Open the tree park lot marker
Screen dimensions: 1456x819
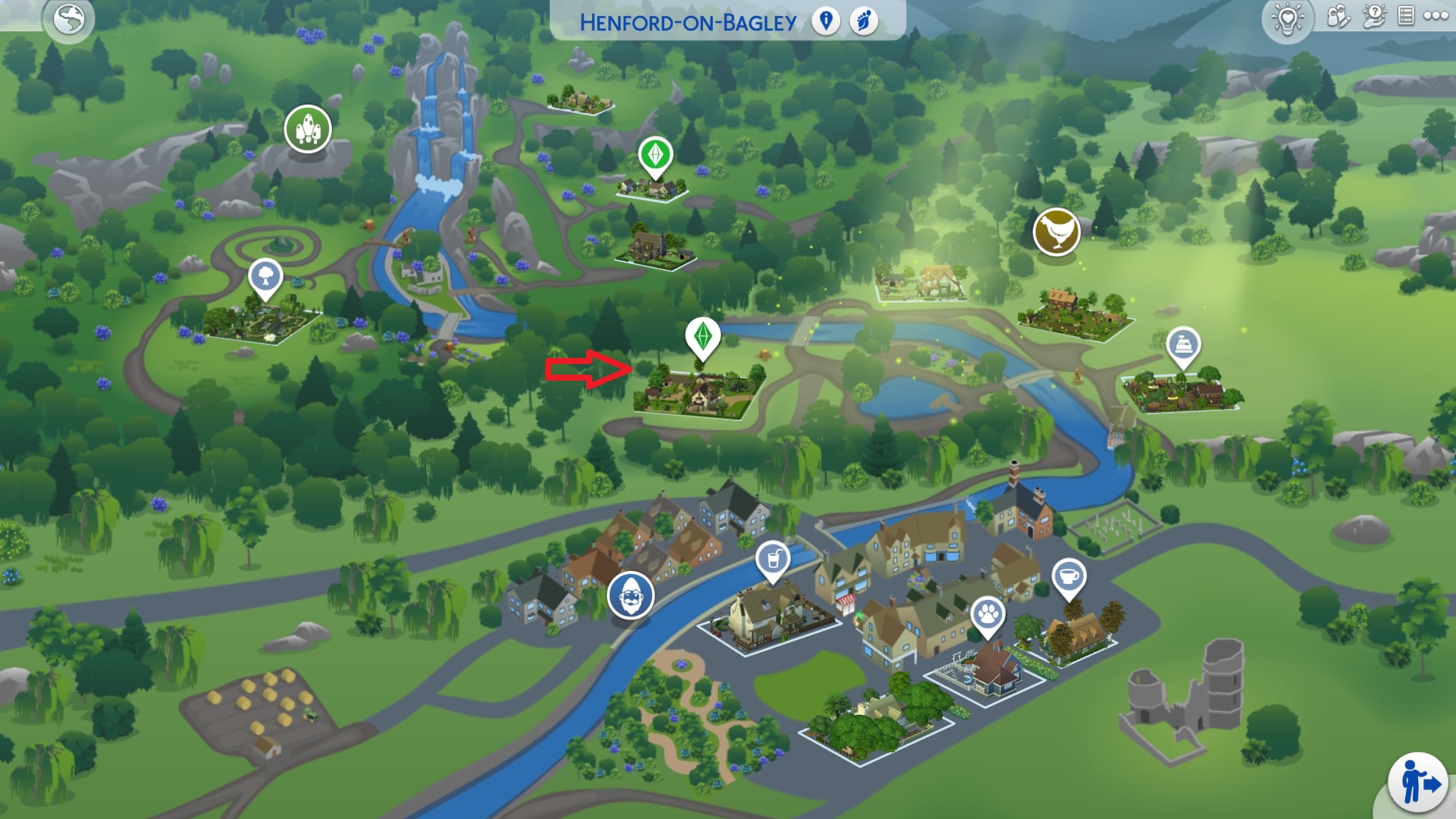click(x=265, y=277)
